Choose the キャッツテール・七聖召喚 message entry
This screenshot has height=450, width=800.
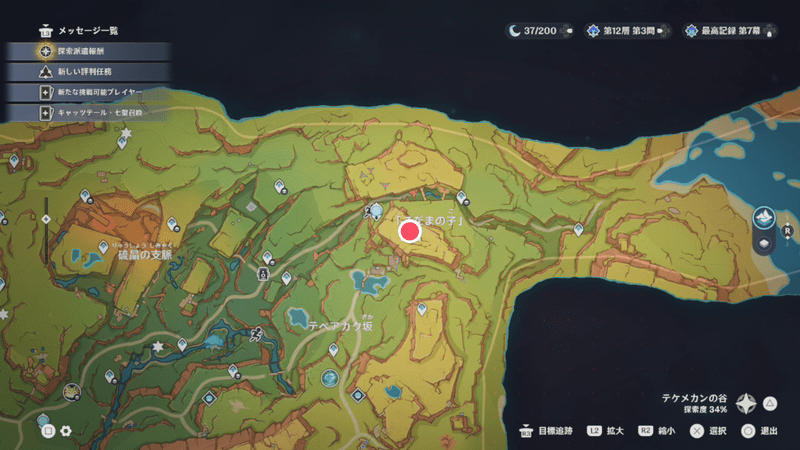click(90, 113)
